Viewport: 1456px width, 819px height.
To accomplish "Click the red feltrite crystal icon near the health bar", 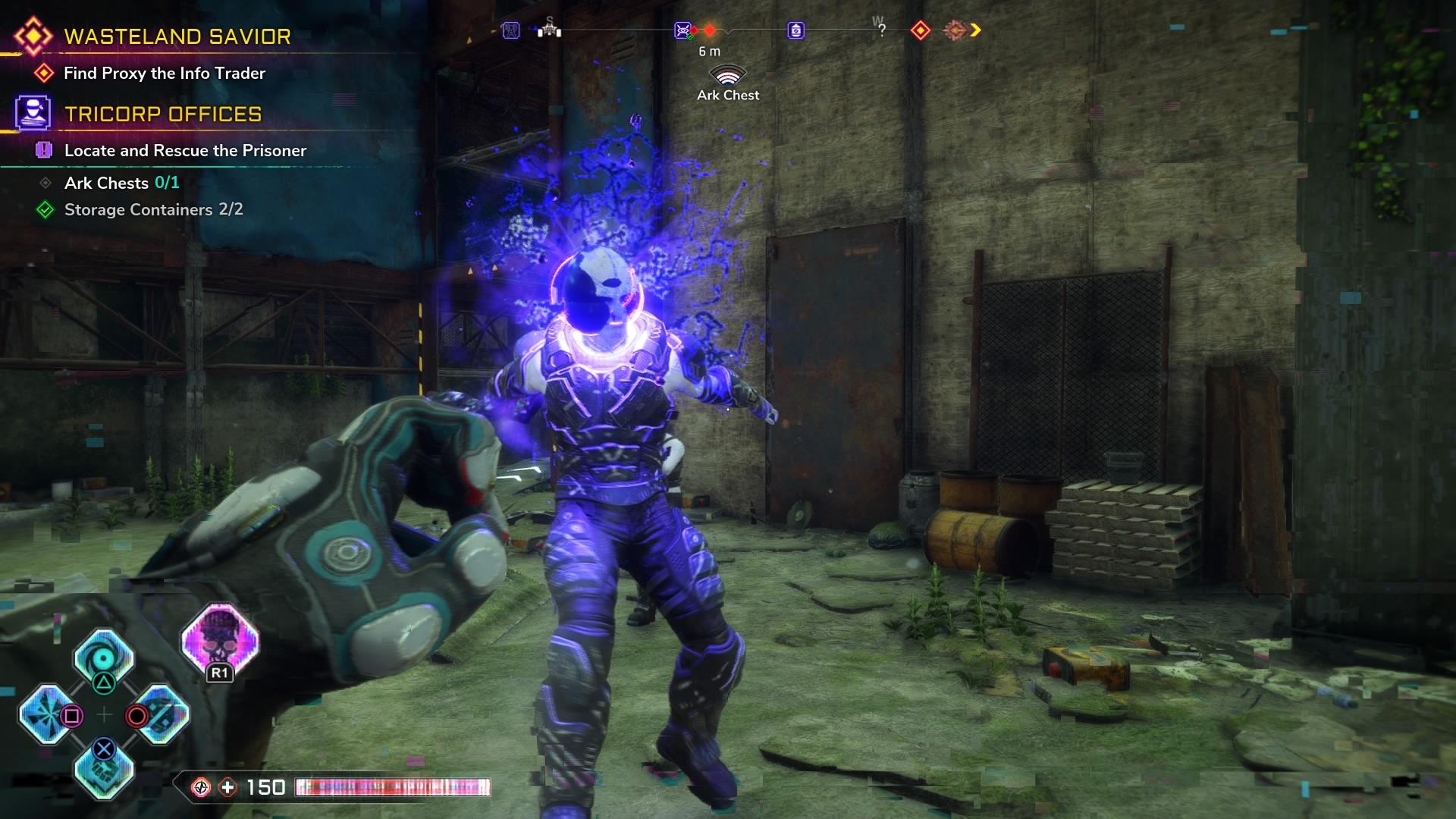I will (201, 787).
